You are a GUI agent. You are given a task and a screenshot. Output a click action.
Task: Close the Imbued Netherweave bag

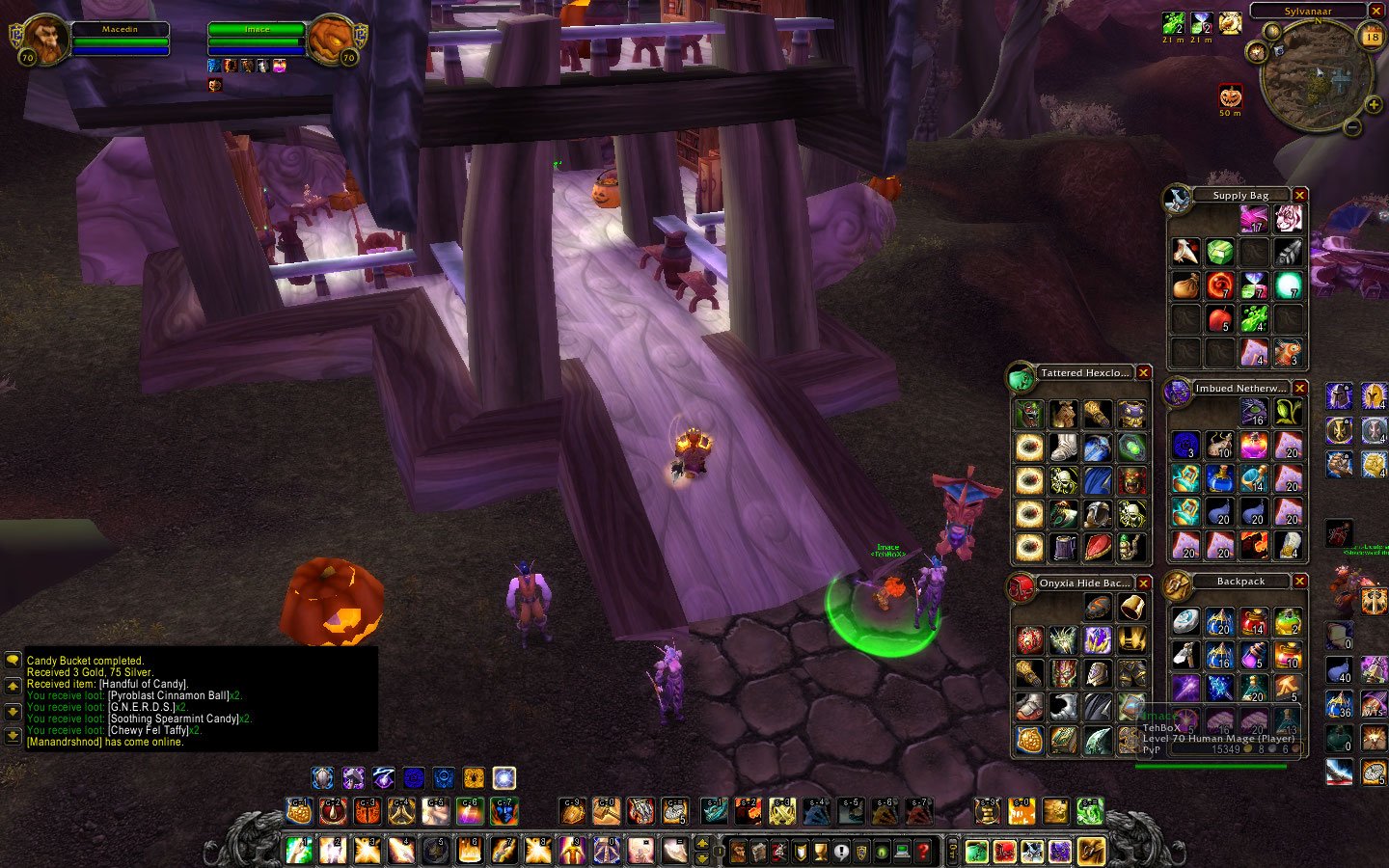[1299, 388]
